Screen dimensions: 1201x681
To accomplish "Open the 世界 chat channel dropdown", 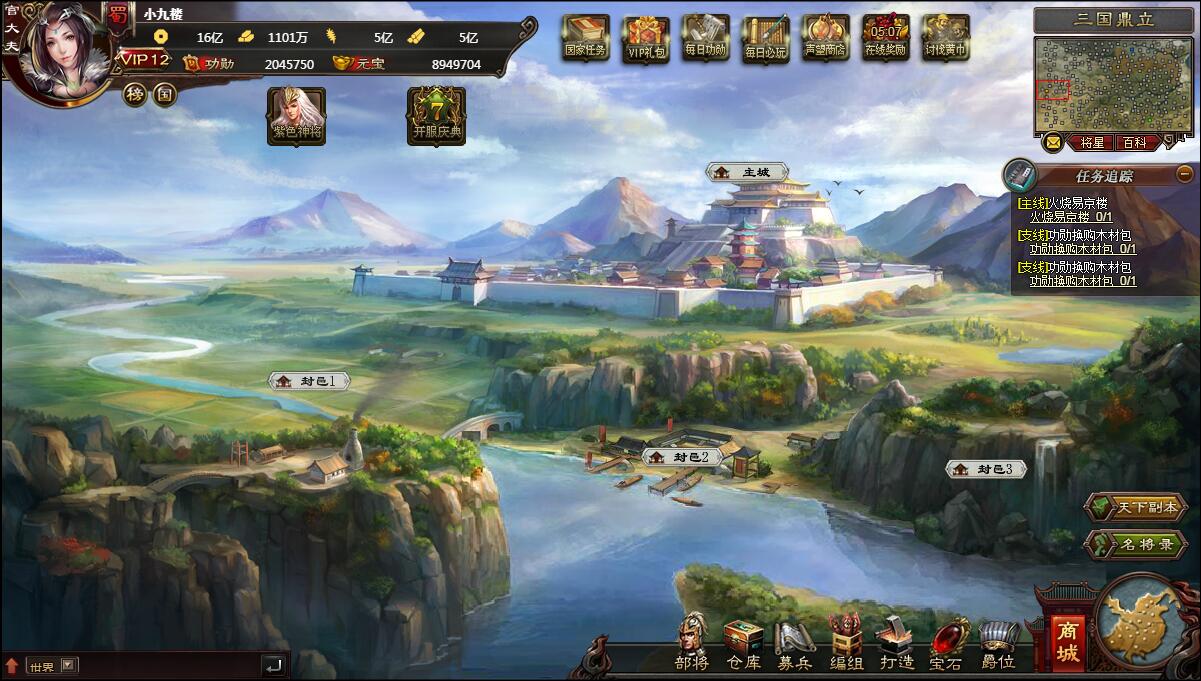I will [x=68, y=664].
